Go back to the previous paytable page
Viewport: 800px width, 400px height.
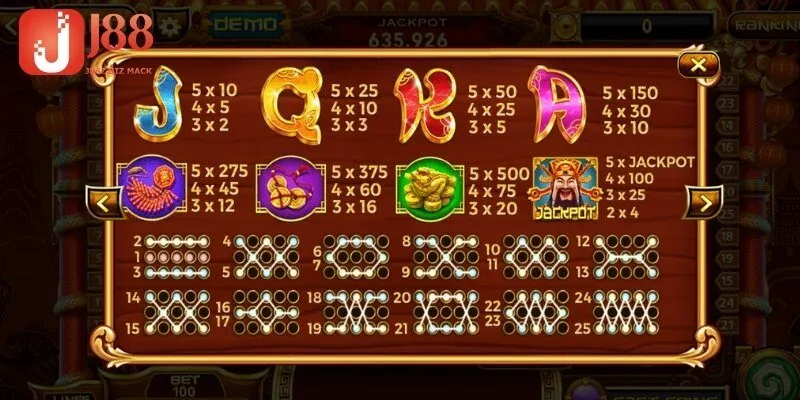(105, 203)
